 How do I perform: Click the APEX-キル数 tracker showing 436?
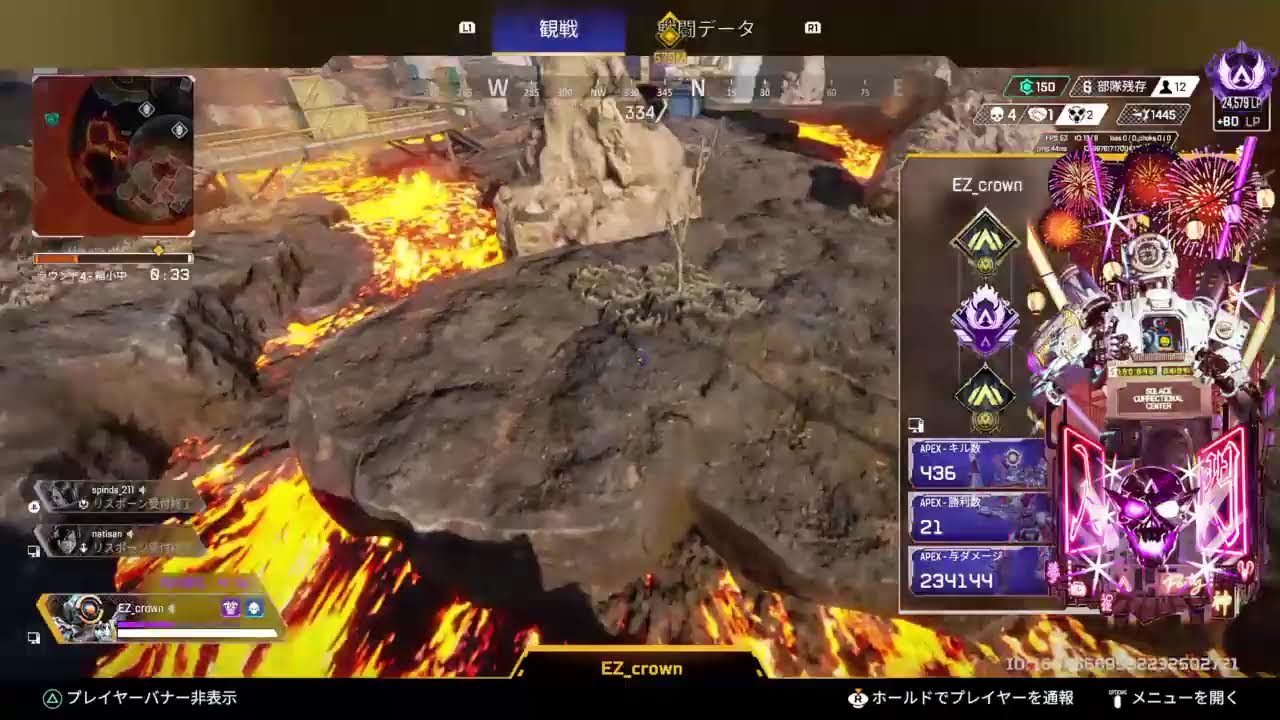(977, 461)
